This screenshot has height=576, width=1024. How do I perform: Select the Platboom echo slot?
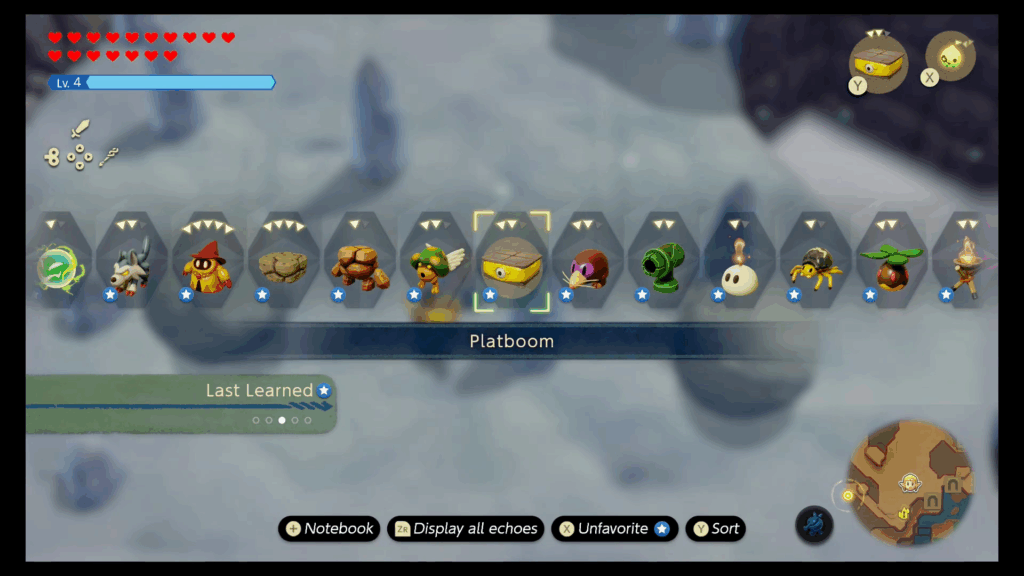point(511,262)
